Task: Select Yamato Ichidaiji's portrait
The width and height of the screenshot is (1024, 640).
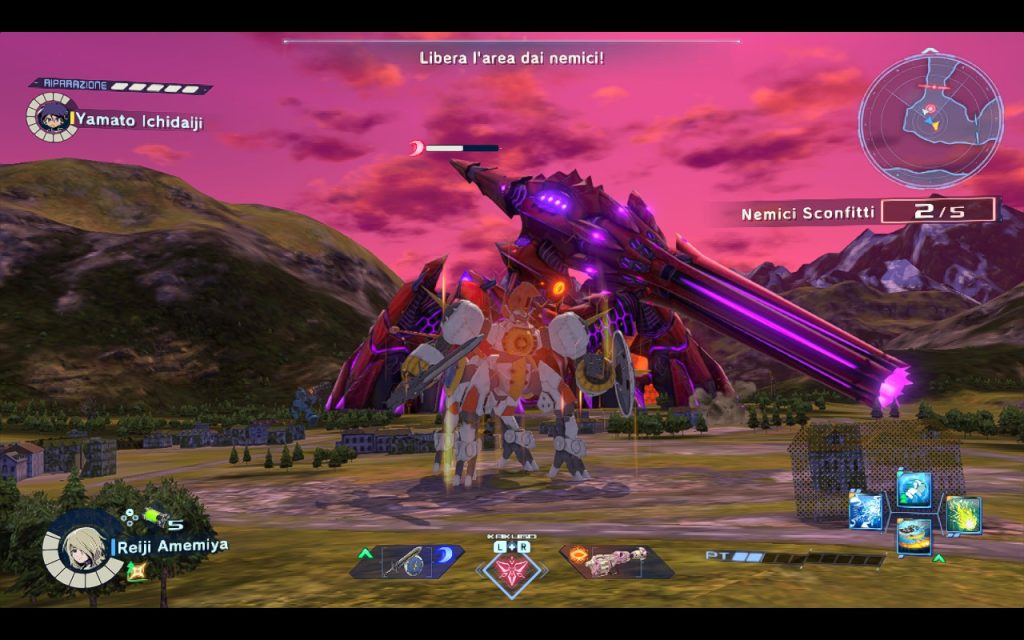Action: [49, 116]
